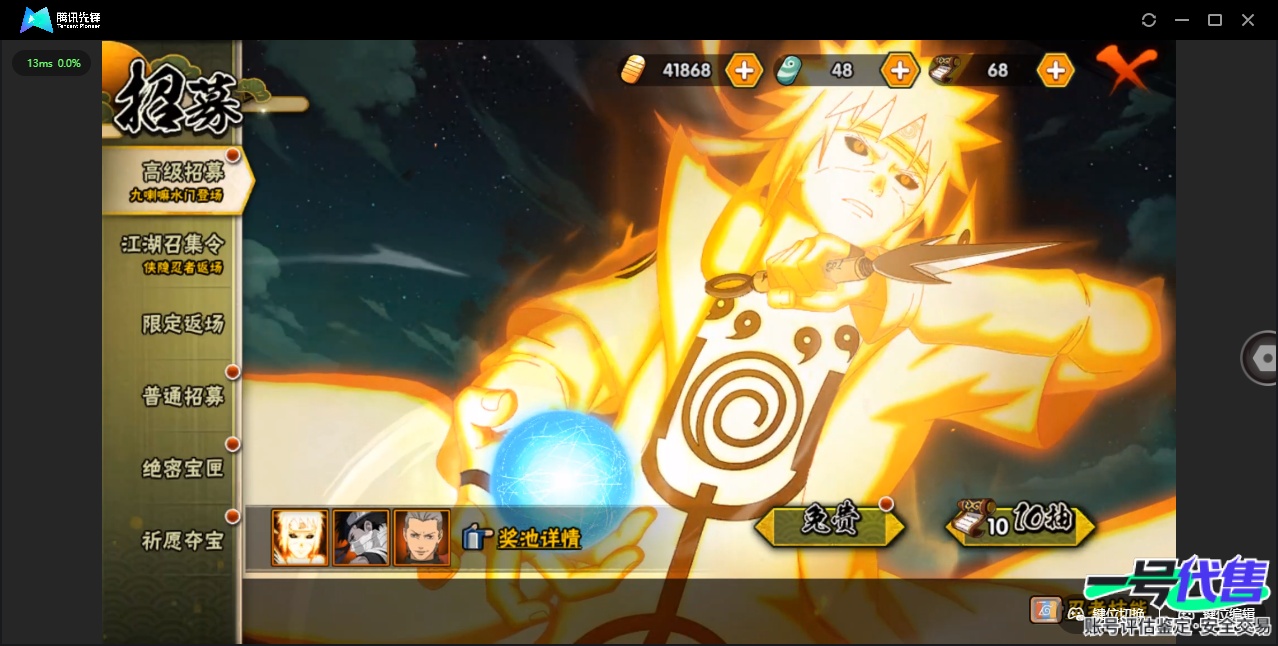
Task: Add more teal gem currency
Action: coord(899,70)
